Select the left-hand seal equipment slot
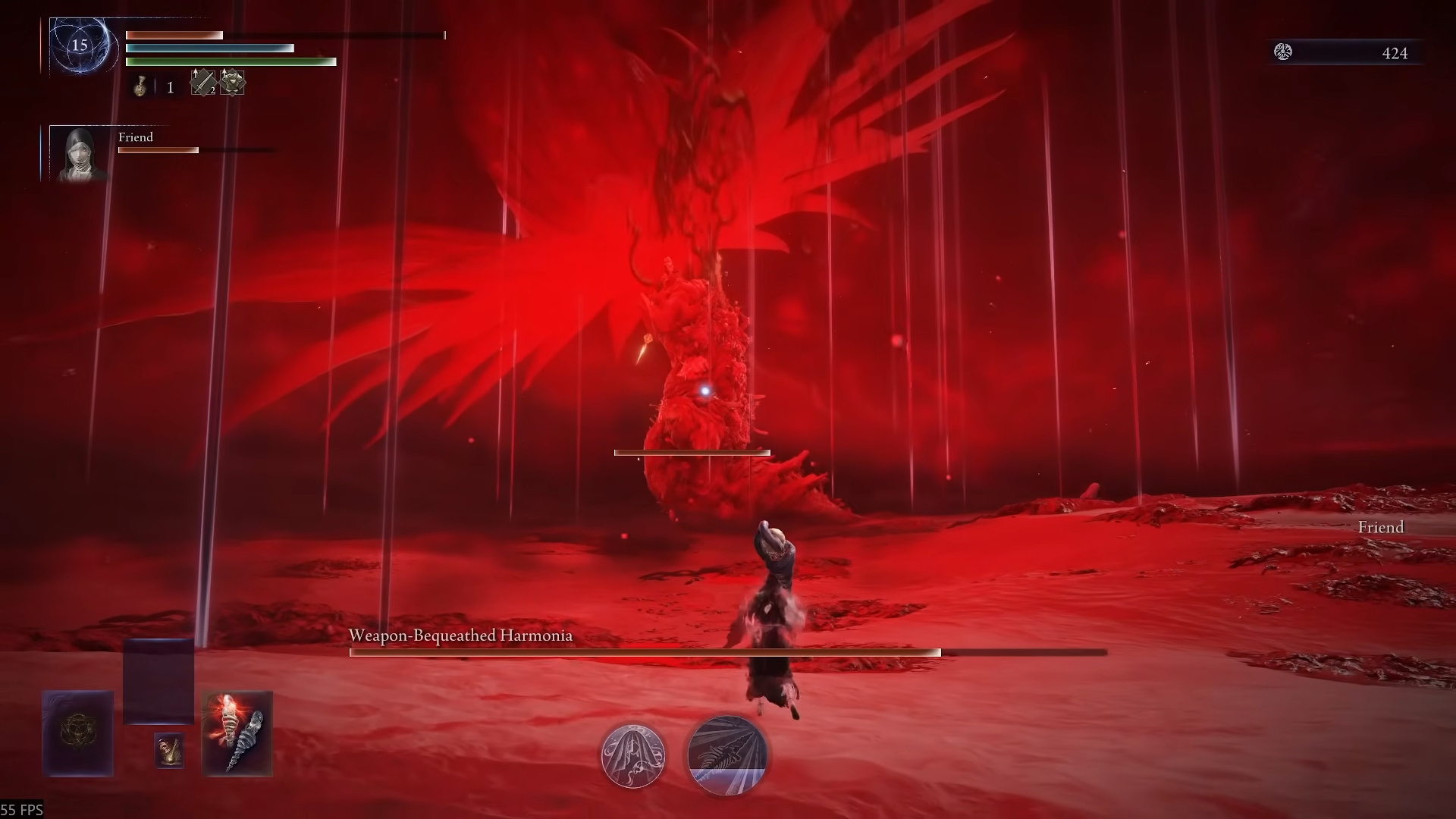Viewport: 1456px width, 819px height. coord(78,733)
